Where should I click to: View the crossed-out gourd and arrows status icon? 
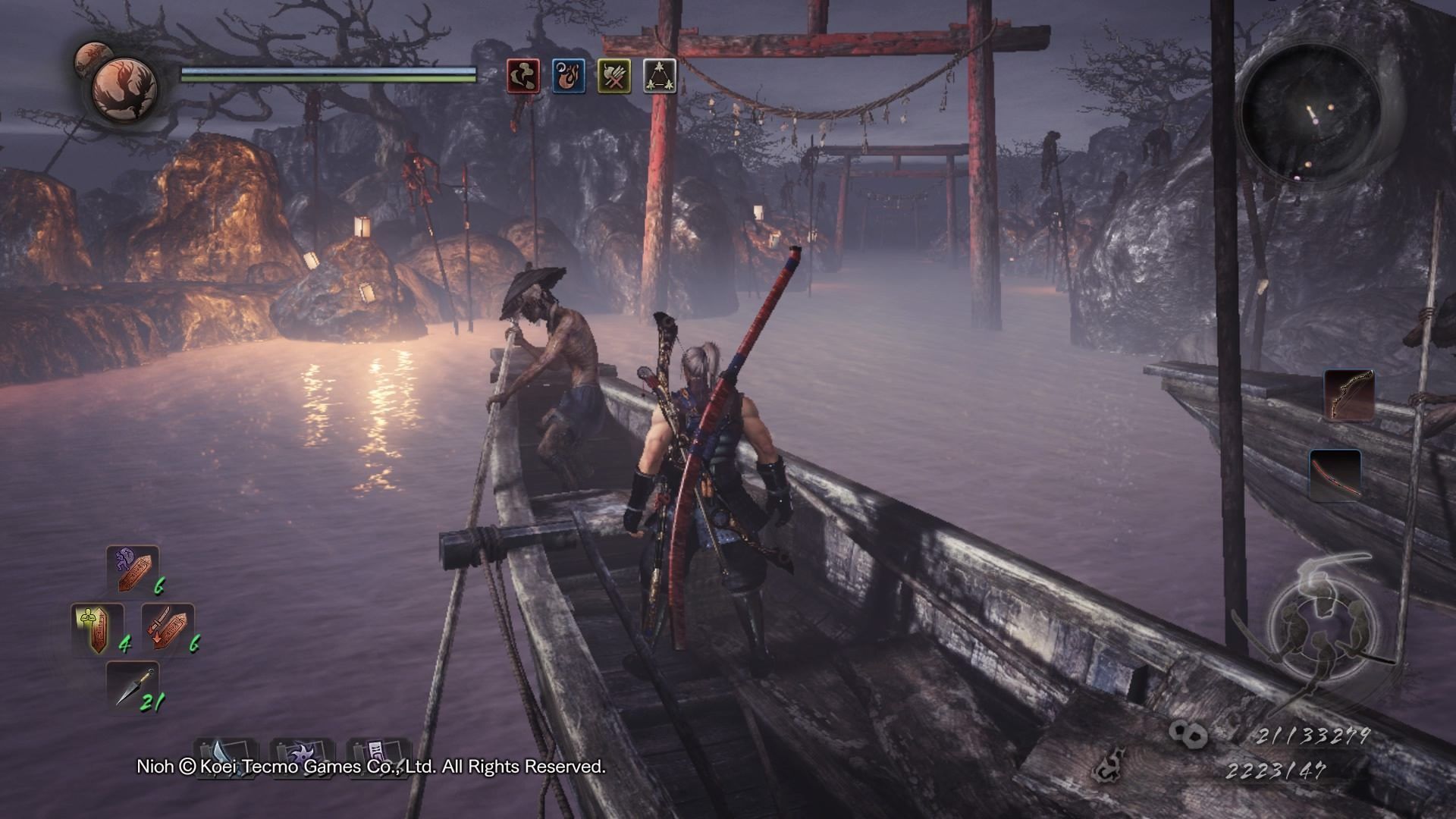(x=614, y=76)
